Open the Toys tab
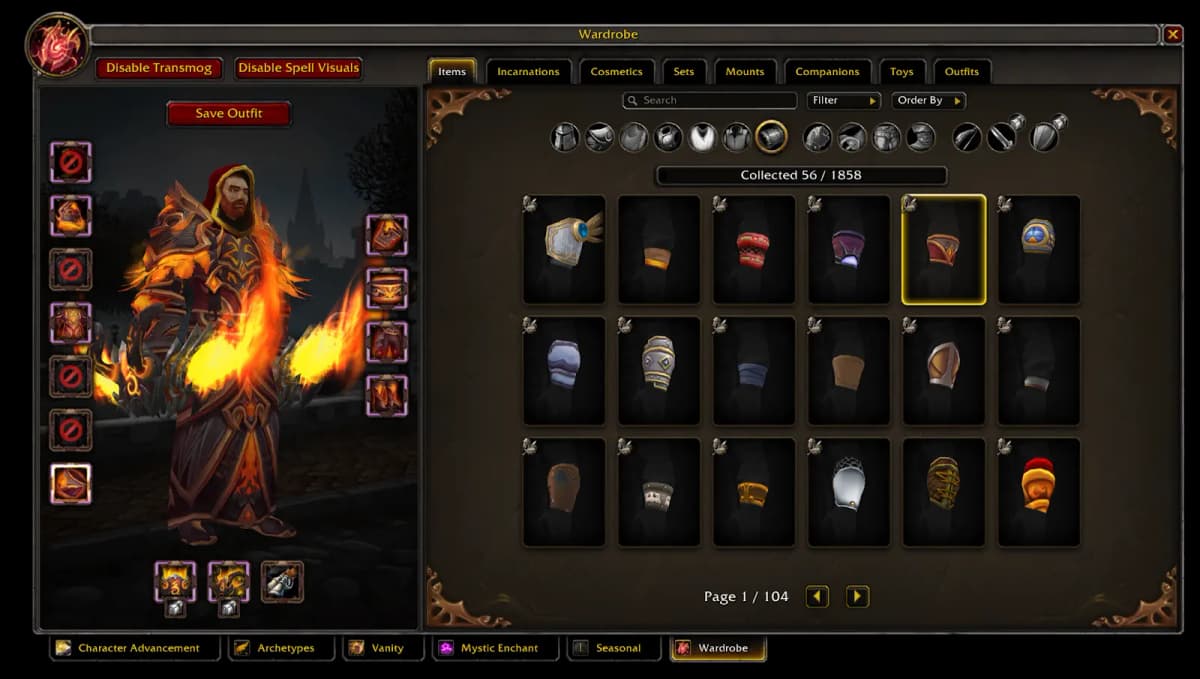The width and height of the screenshot is (1200, 679). coord(901,72)
